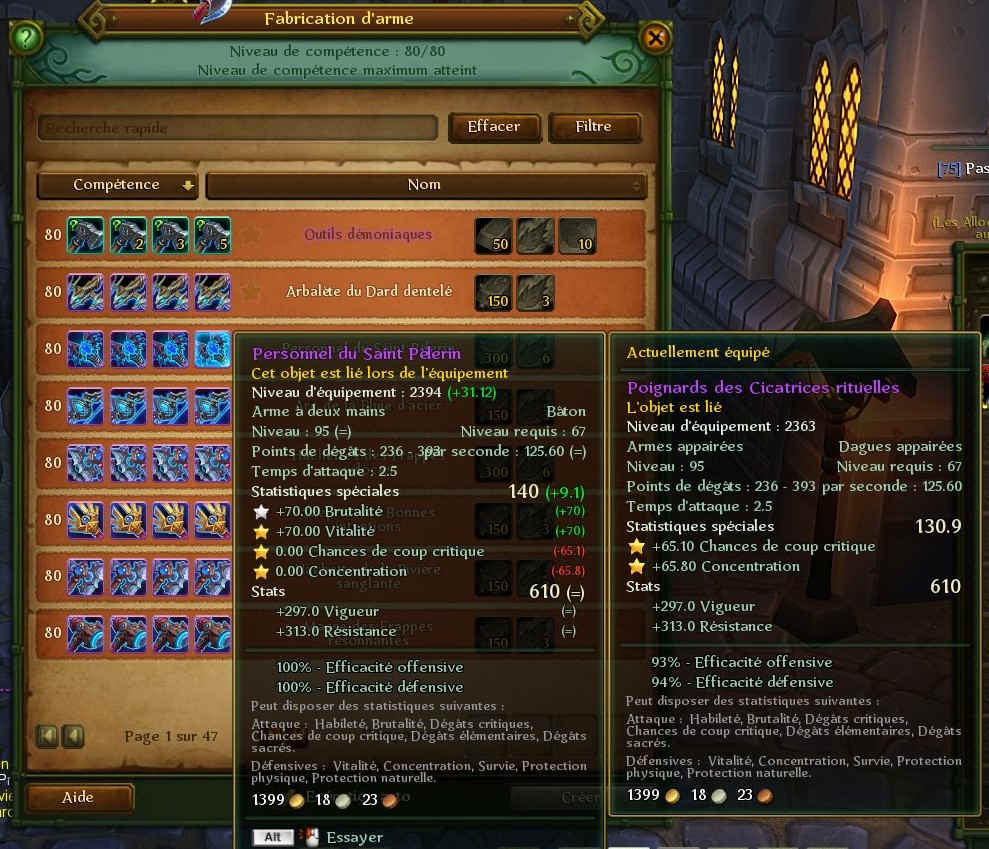Close the Fabrication d'arme window
This screenshot has height=849, width=989.
(655, 39)
